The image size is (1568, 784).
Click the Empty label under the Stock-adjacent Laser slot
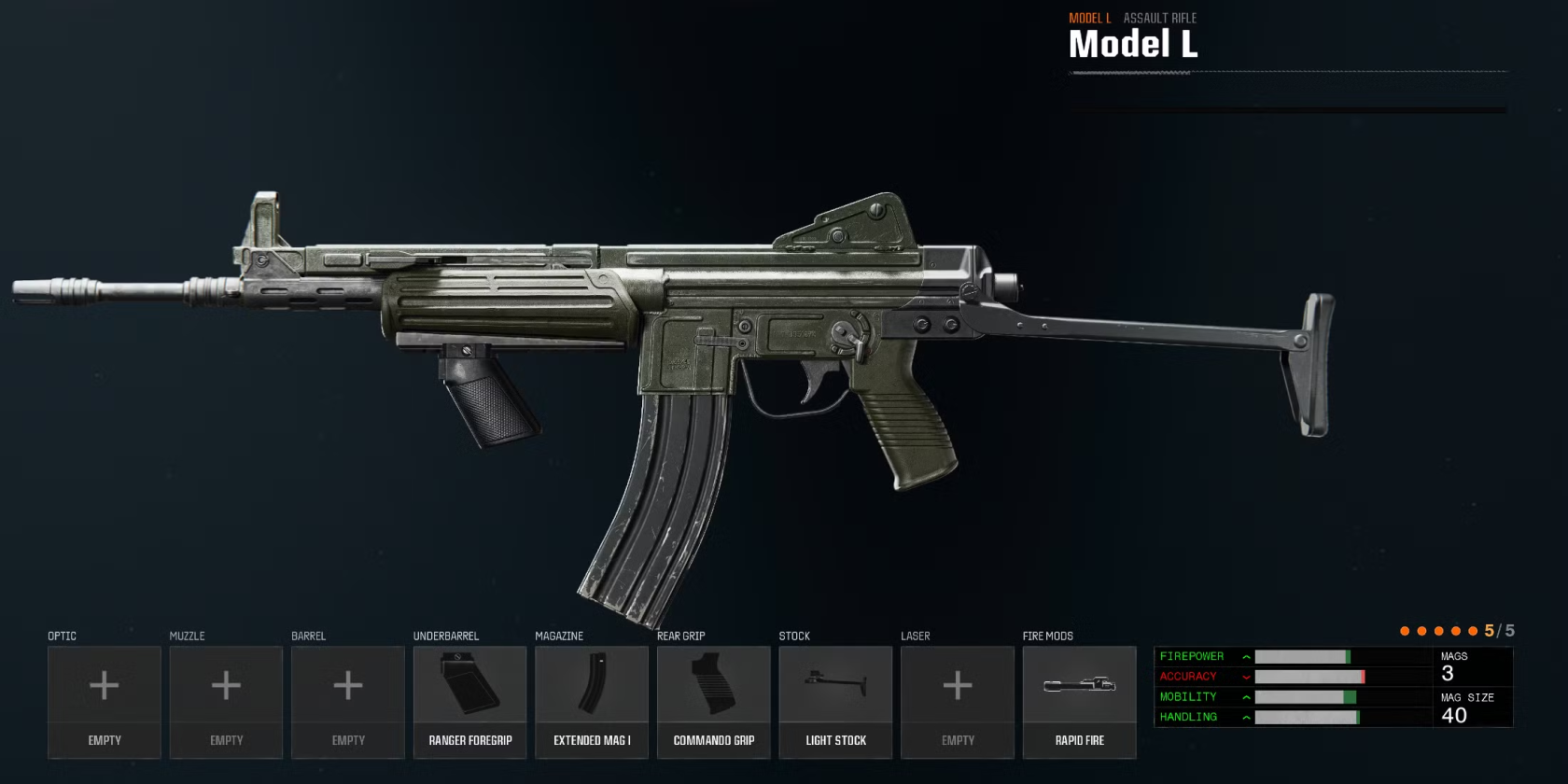pos(957,739)
